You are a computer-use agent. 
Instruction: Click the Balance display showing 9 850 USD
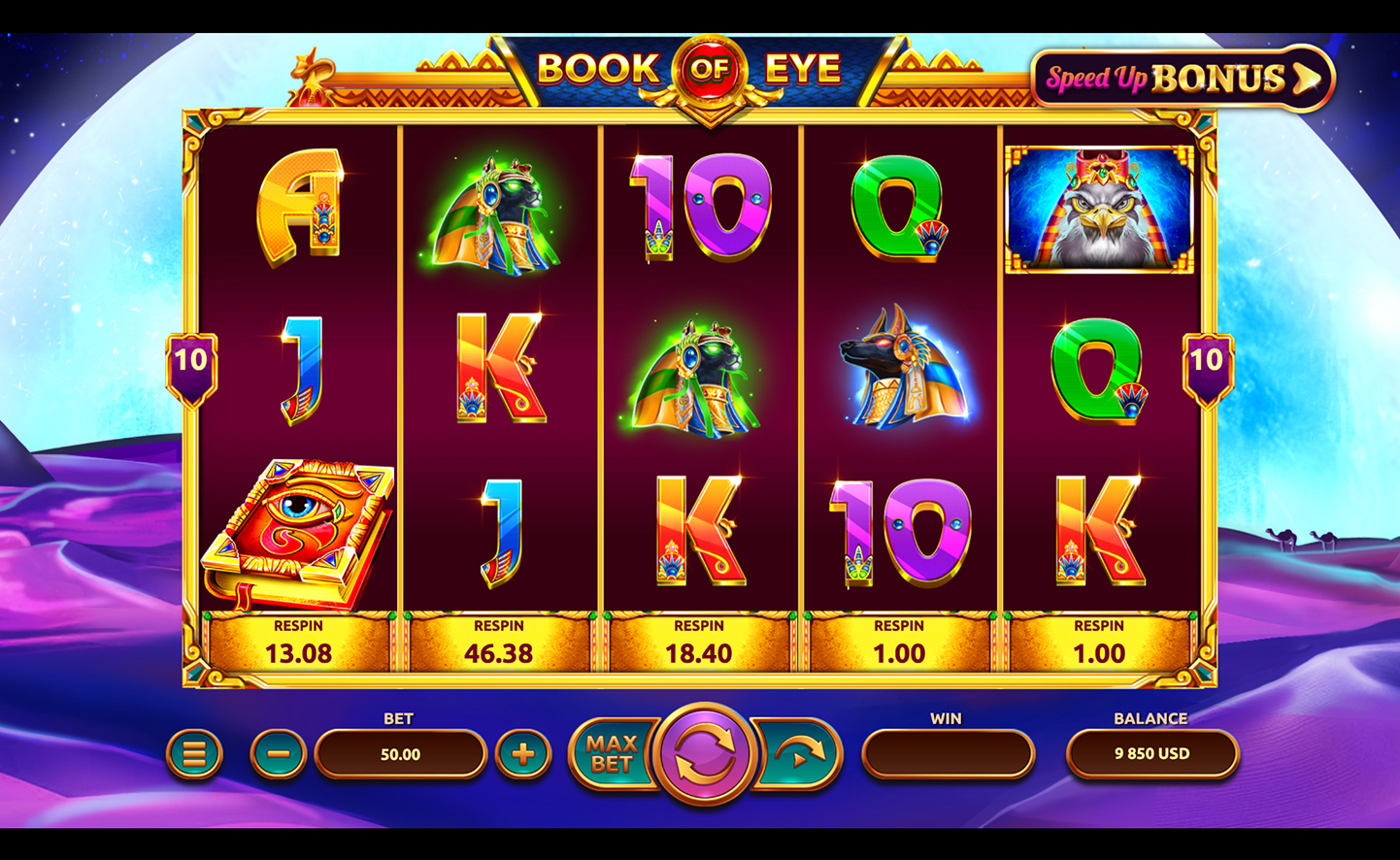[x=1150, y=753]
